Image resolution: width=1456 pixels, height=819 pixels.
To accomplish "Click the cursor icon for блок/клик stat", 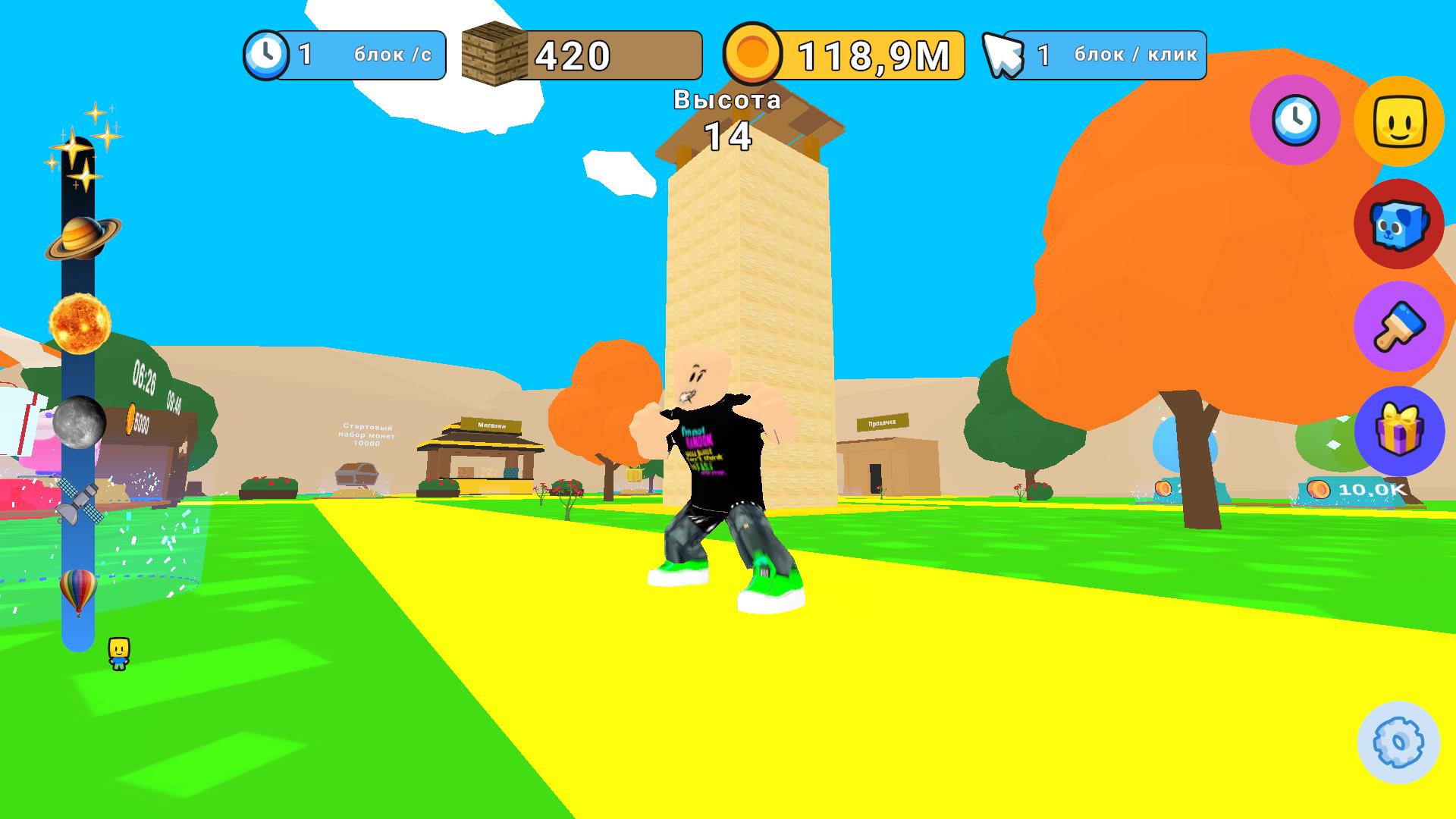I will (1005, 55).
